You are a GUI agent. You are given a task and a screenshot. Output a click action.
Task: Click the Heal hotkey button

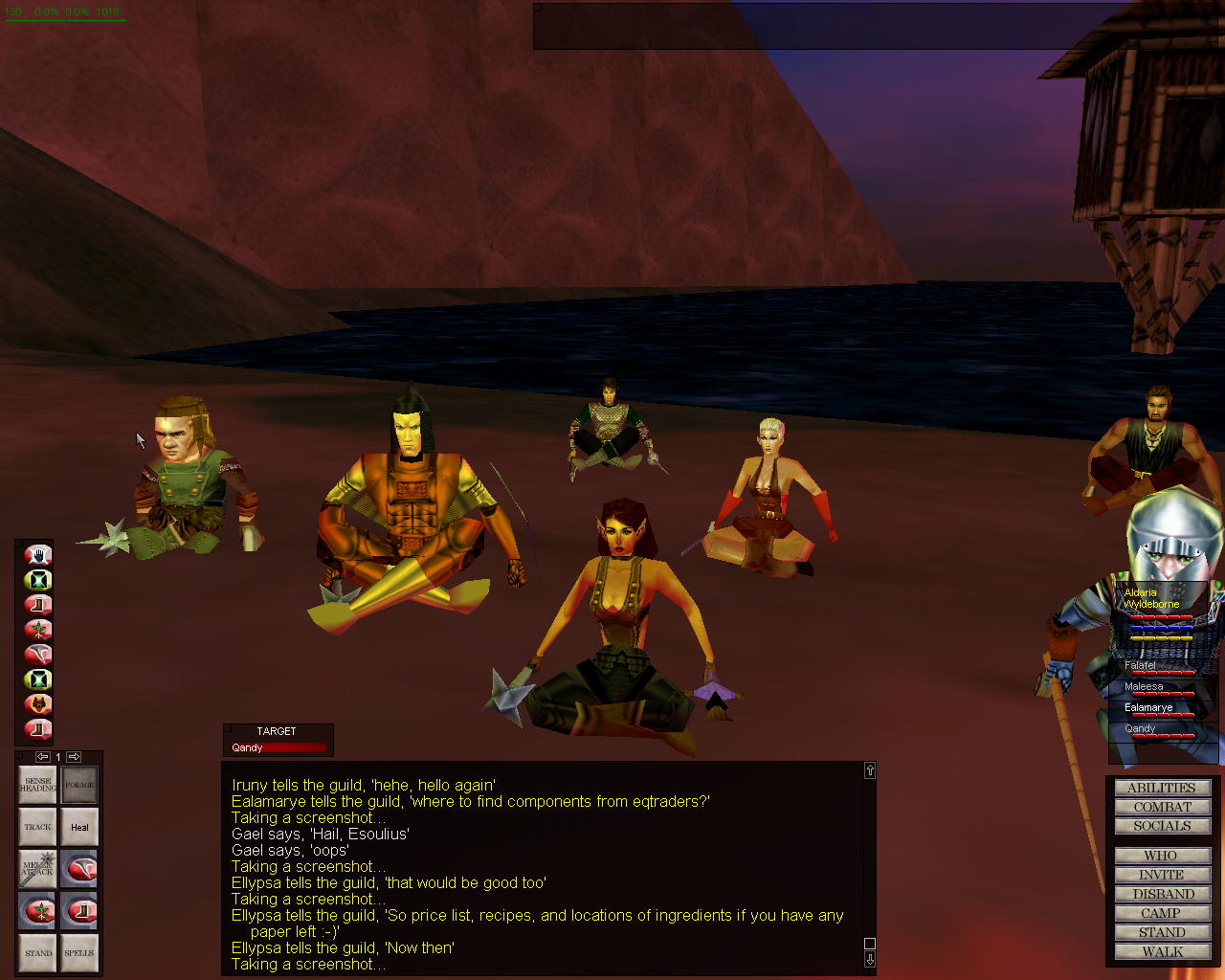click(x=79, y=827)
